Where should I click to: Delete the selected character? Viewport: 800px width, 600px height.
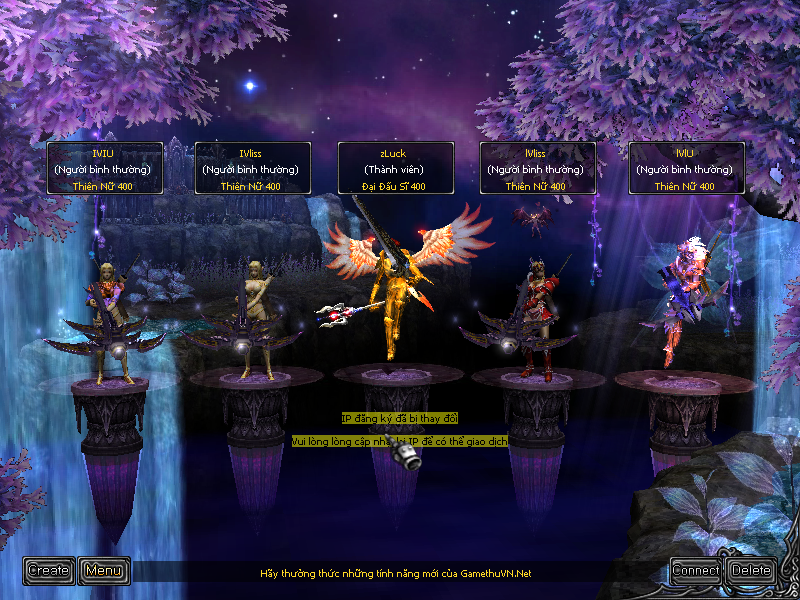coord(751,571)
